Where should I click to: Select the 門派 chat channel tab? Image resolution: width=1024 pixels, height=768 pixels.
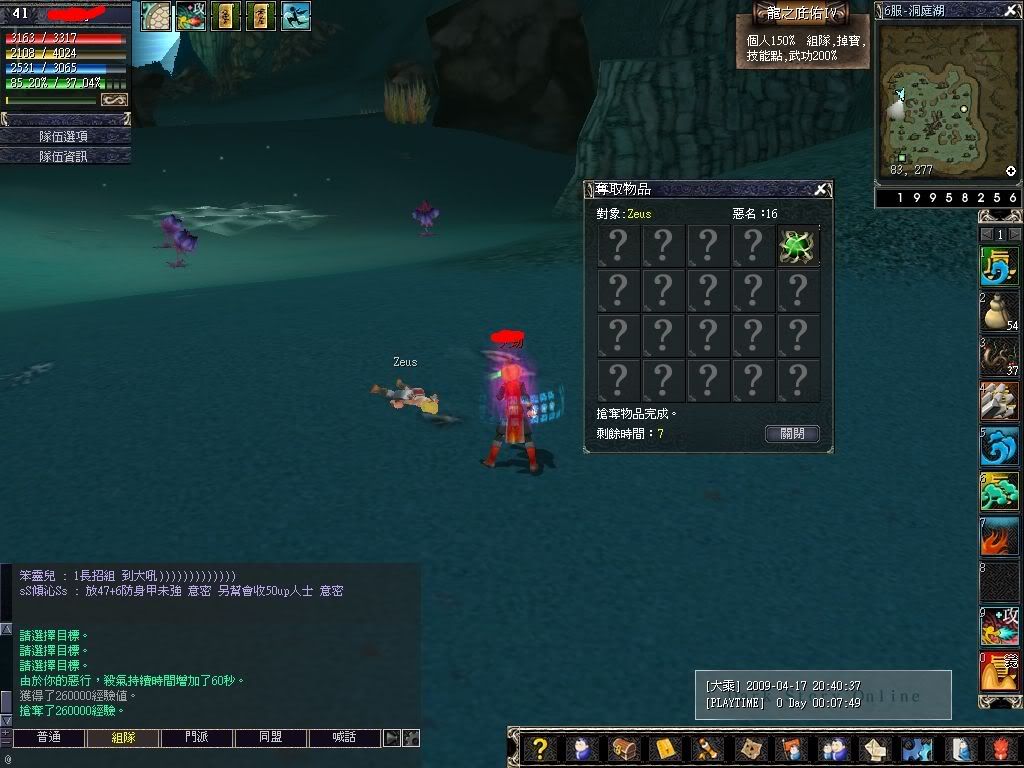click(x=196, y=738)
